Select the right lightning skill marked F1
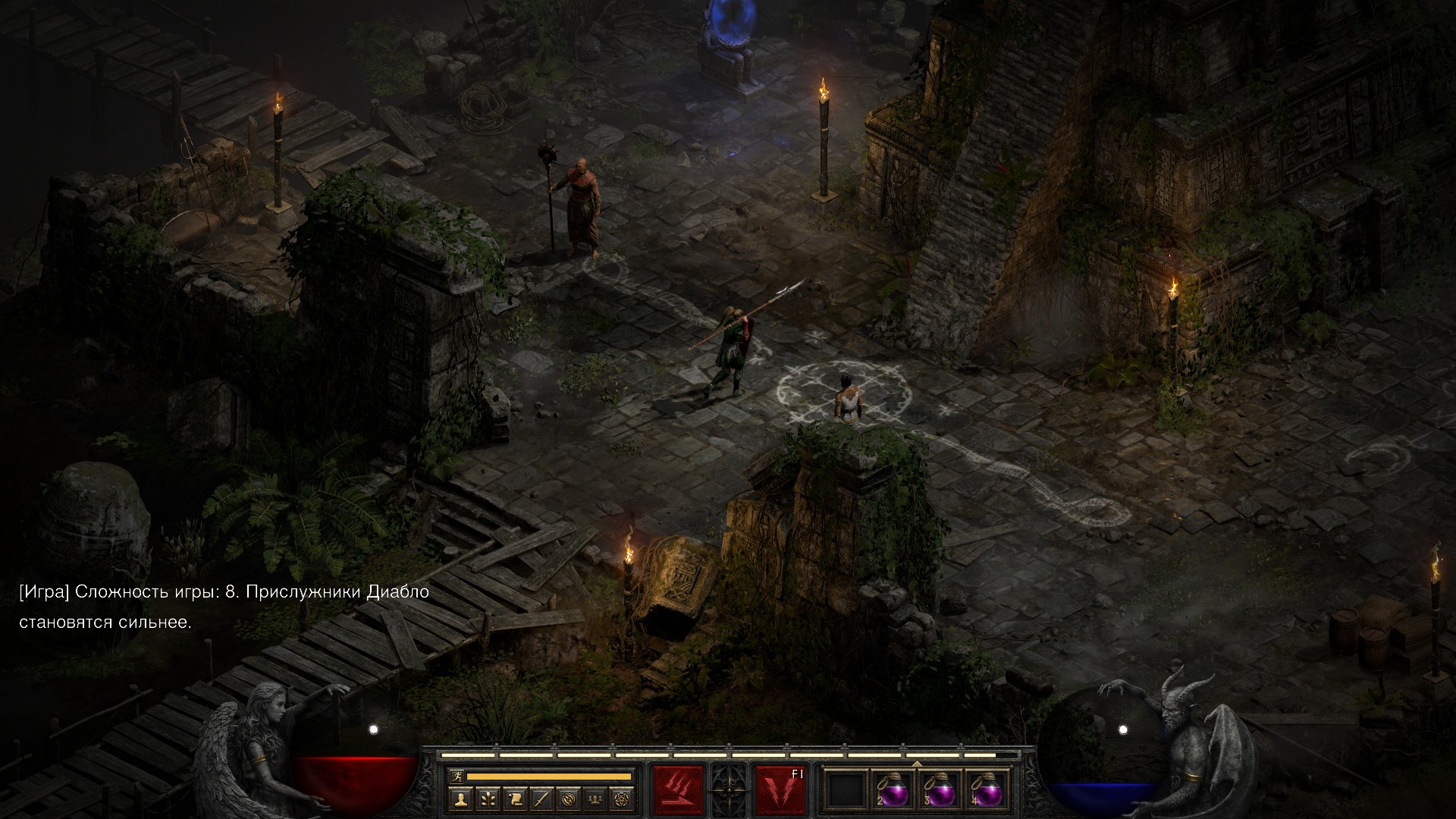 click(780, 789)
